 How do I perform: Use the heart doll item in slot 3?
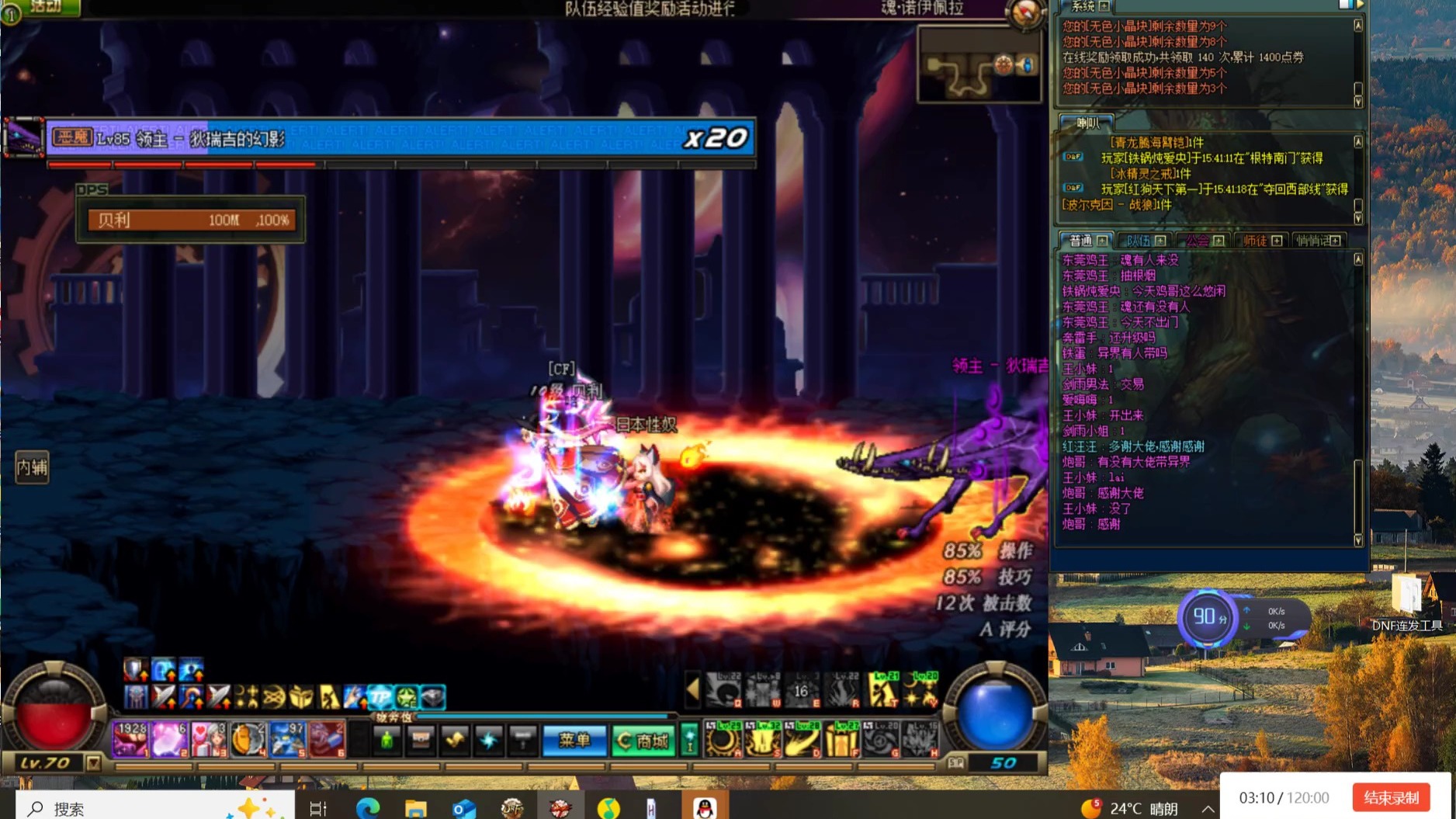(x=207, y=739)
